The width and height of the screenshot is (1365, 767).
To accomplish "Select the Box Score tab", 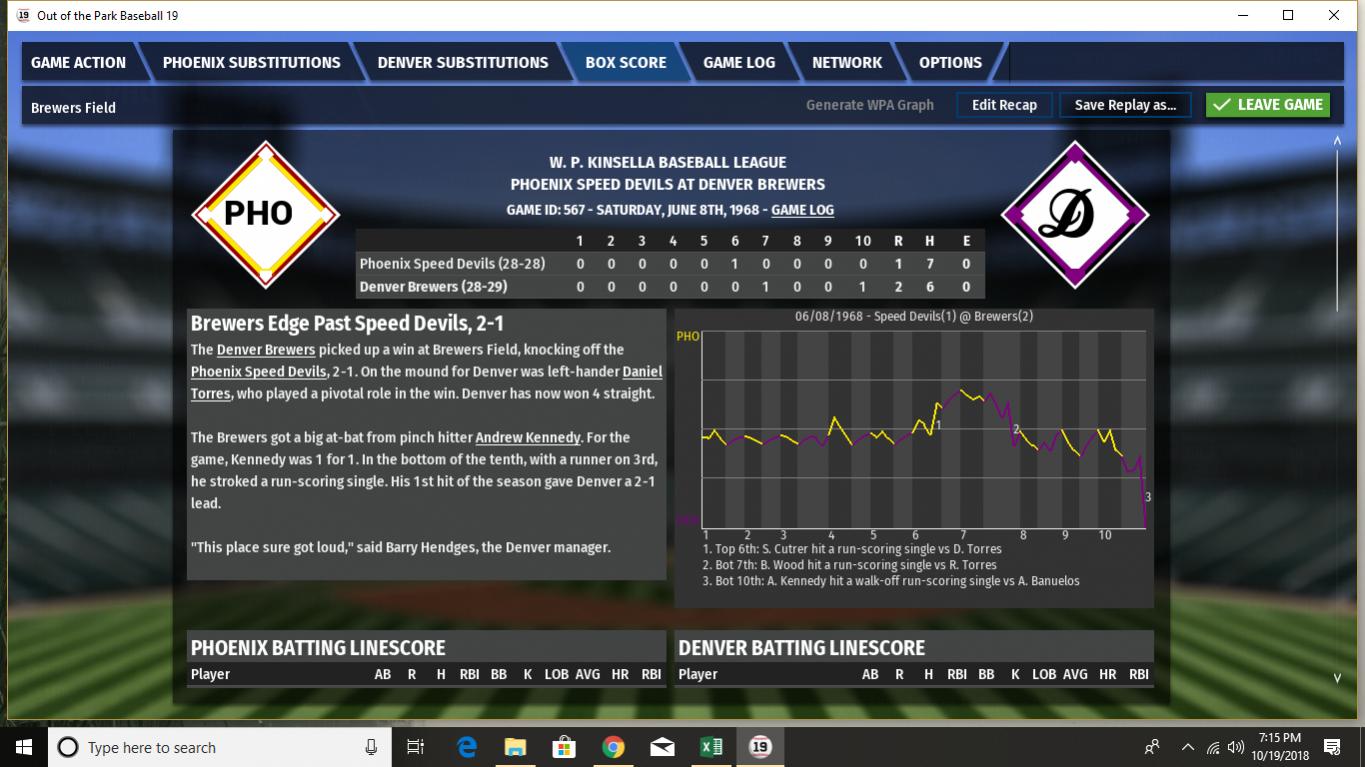I will [625, 62].
